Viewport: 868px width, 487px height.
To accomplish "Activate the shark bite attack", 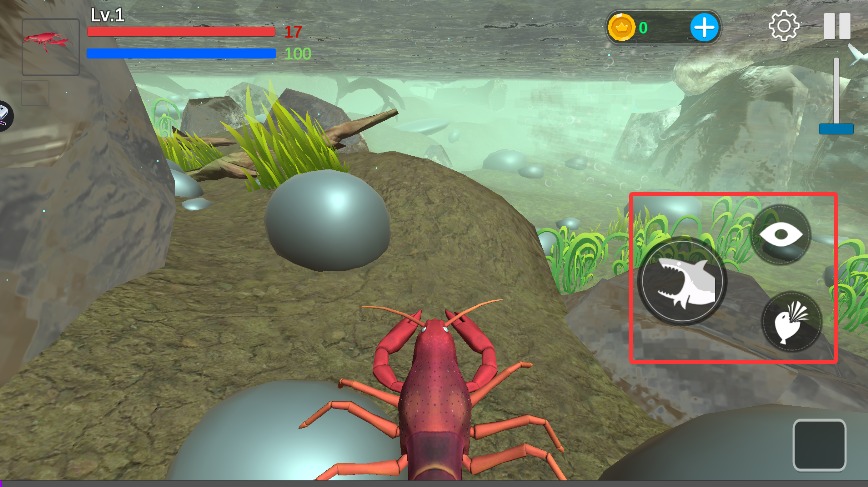I will click(x=683, y=282).
